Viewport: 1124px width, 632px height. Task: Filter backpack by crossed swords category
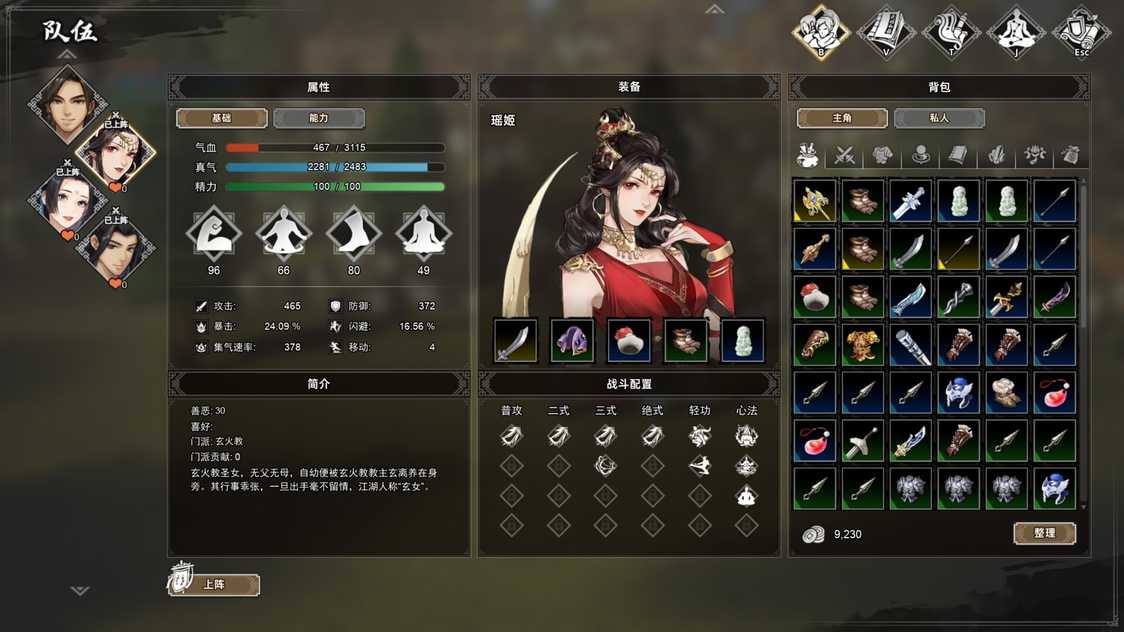[x=845, y=155]
